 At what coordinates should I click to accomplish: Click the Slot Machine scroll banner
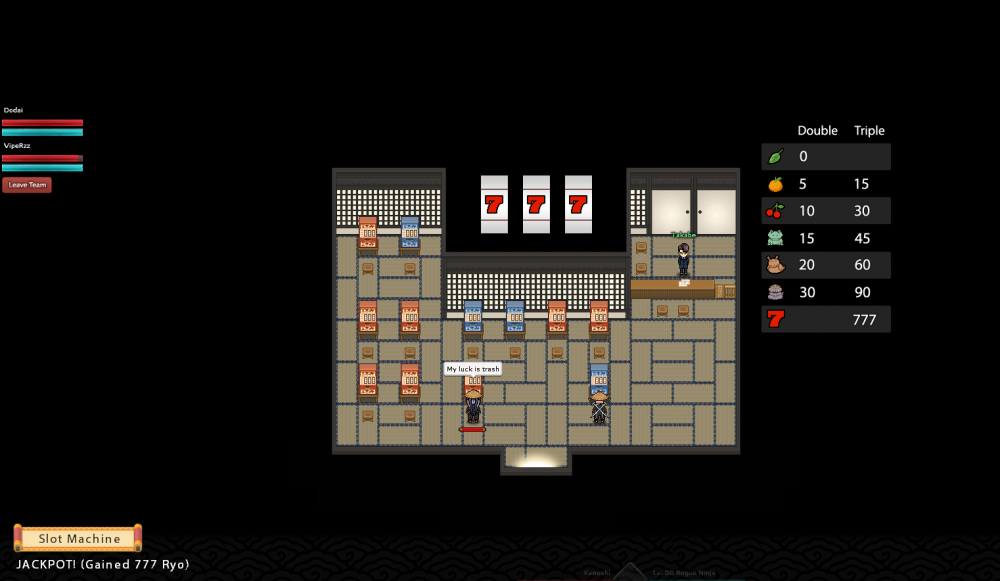(x=78, y=538)
